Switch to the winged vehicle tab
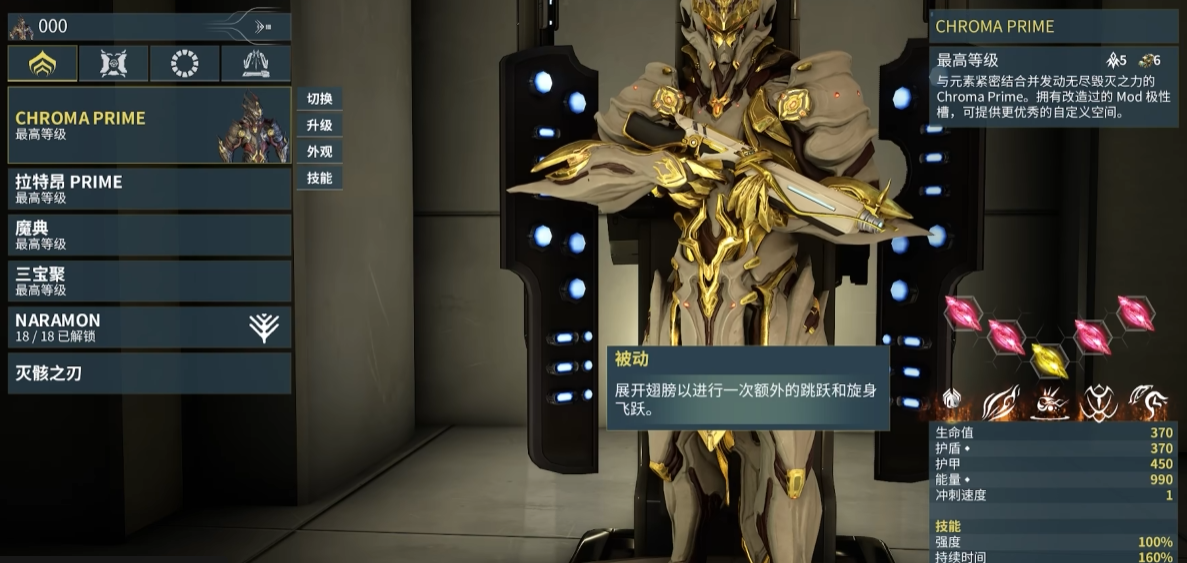The height and width of the screenshot is (563, 1187). [256, 64]
